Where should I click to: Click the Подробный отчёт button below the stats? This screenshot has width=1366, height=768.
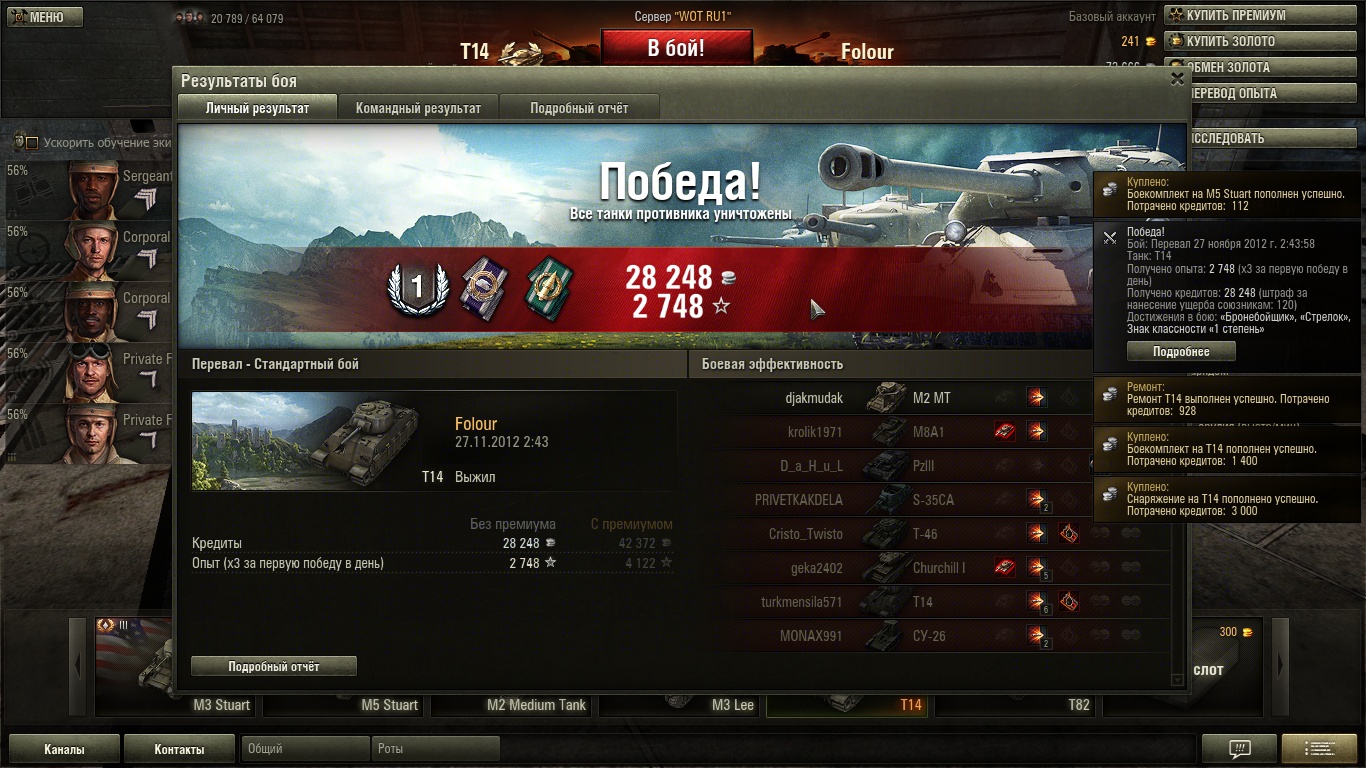pos(273,666)
